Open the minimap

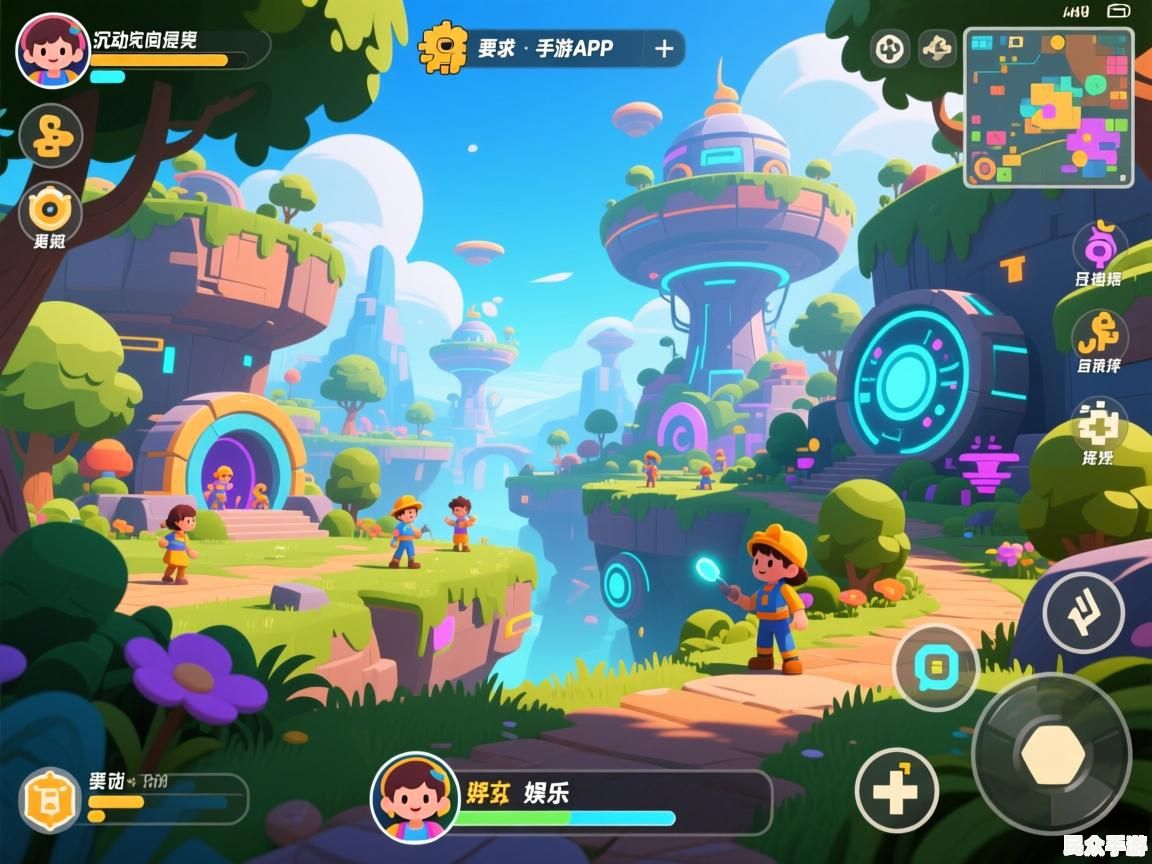tap(1048, 107)
